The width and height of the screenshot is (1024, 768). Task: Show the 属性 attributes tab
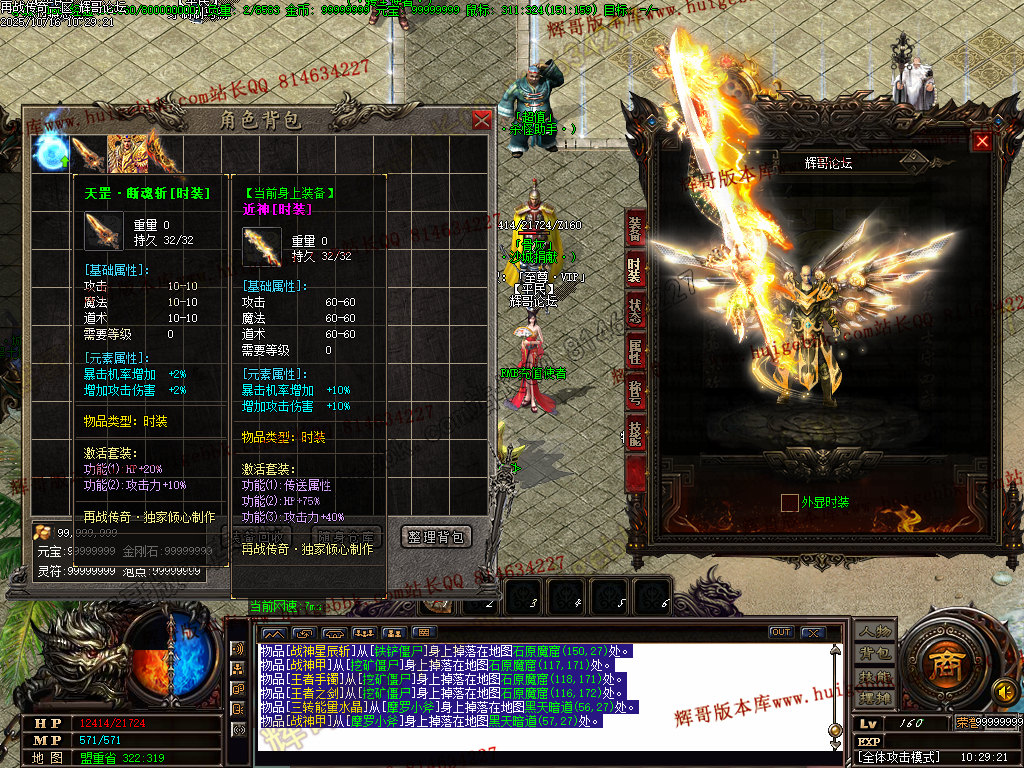click(635, 351)
